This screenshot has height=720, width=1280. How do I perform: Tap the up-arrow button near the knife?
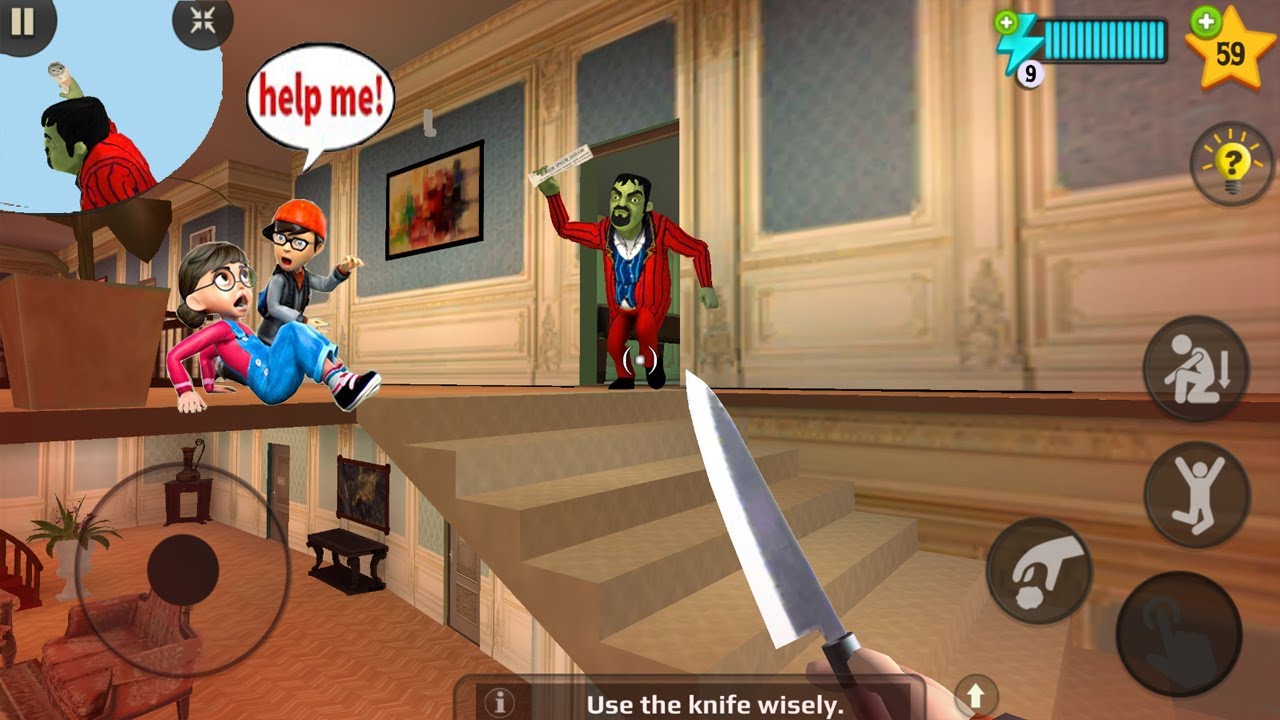click(976, 693)
